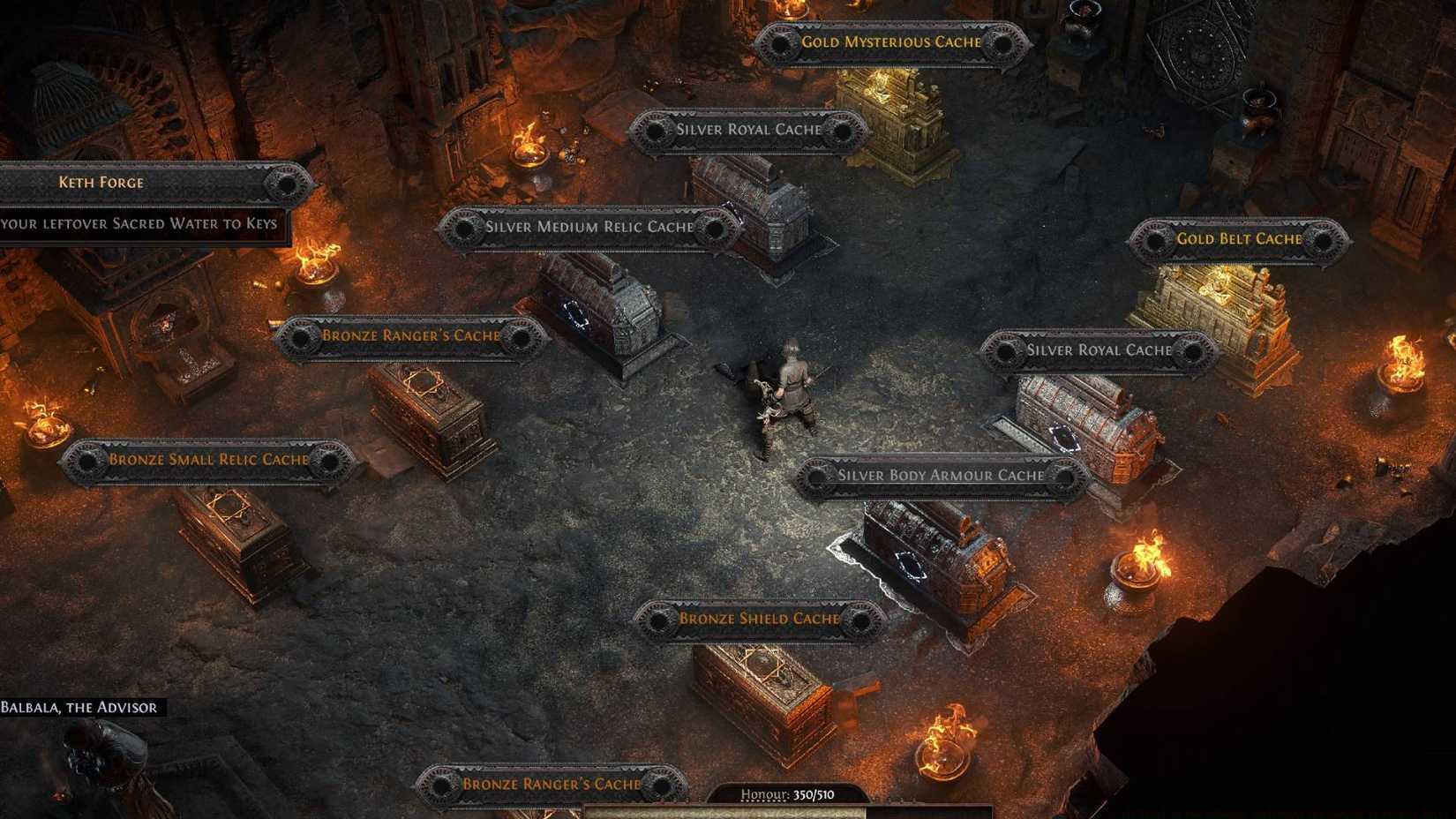Click the Sacred Water to Keys text
The image size is (1456, 819).
[141, 223]
